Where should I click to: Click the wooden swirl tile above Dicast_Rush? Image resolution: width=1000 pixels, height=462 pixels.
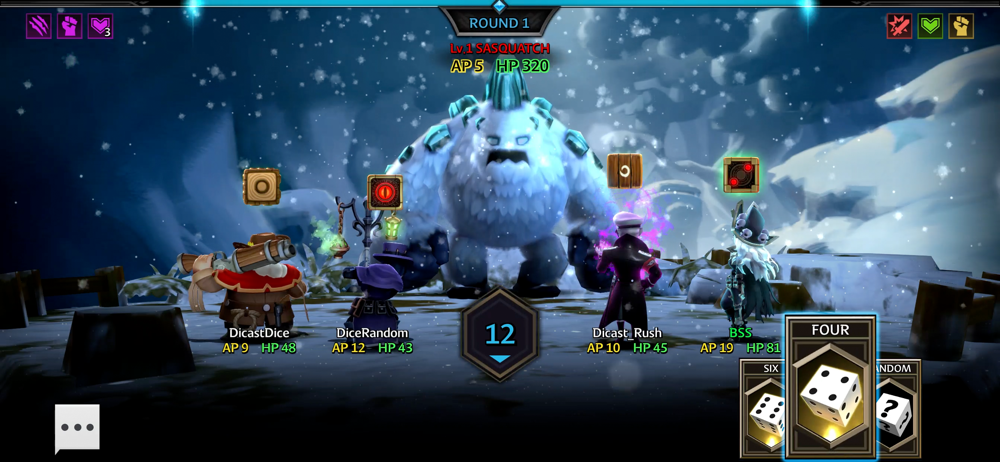(625, 171)
